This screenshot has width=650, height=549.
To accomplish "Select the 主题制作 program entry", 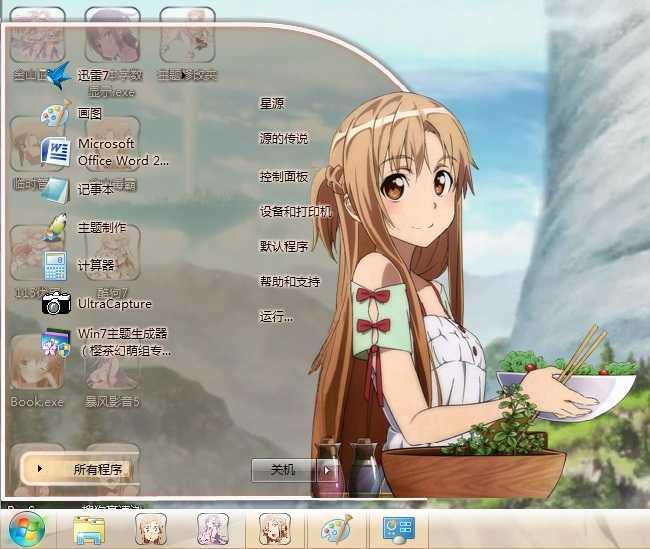I will point(100,227).
